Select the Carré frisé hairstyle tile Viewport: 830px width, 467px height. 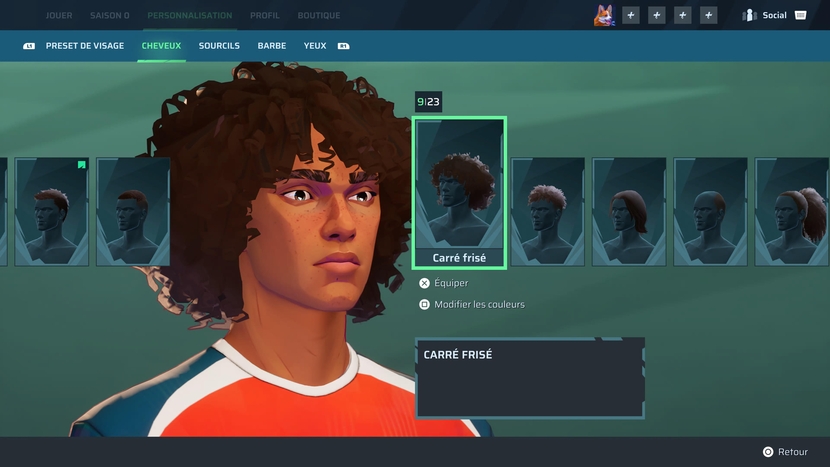tap(459, 192)
